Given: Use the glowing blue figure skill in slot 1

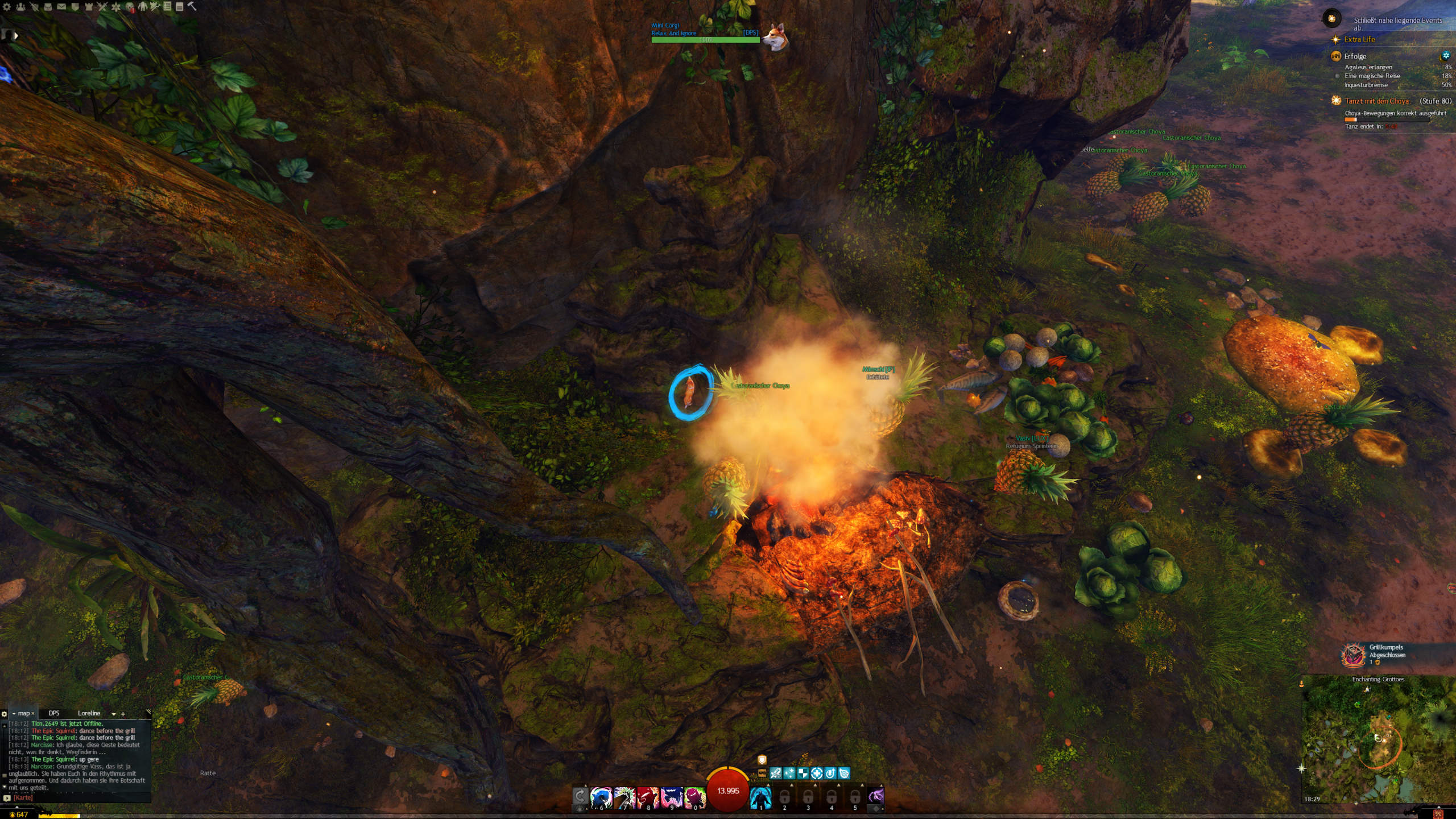Looking at the screenshot, I should [x=761, y=797].
